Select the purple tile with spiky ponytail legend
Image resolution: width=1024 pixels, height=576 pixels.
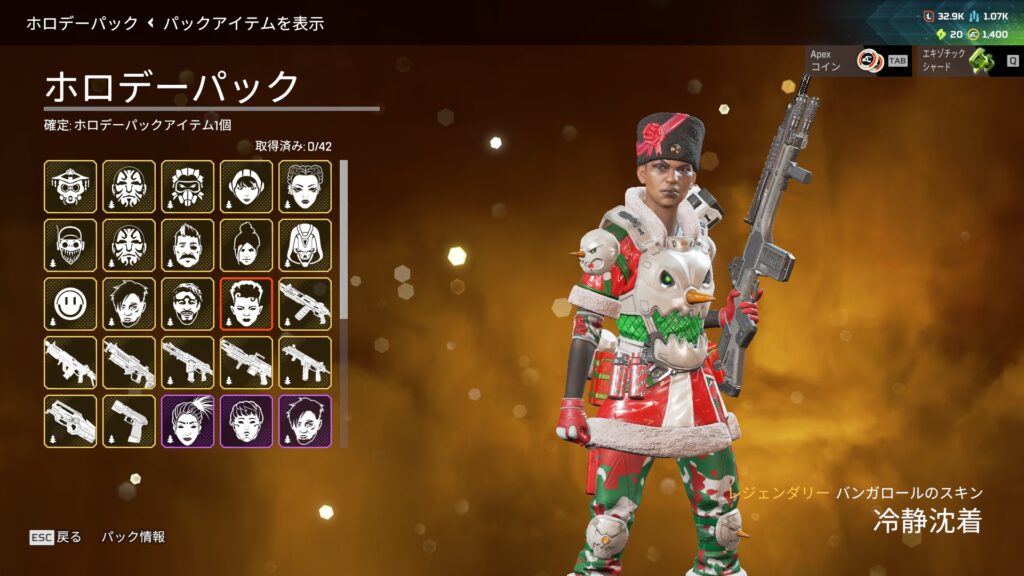tap(188, 420)
